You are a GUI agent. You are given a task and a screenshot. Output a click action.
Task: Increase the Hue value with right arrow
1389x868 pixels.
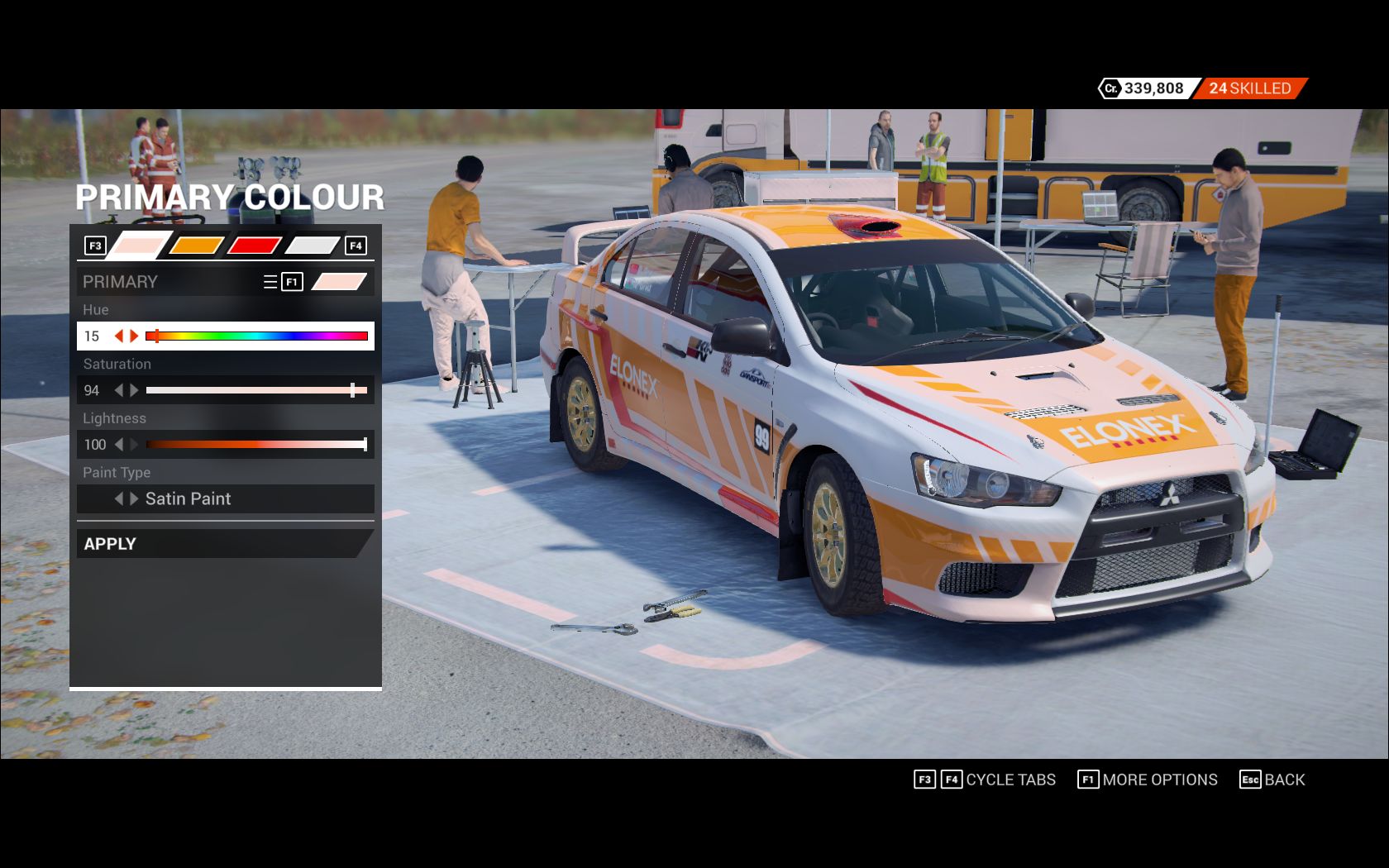pyautogui.click(x=134, y=336)
